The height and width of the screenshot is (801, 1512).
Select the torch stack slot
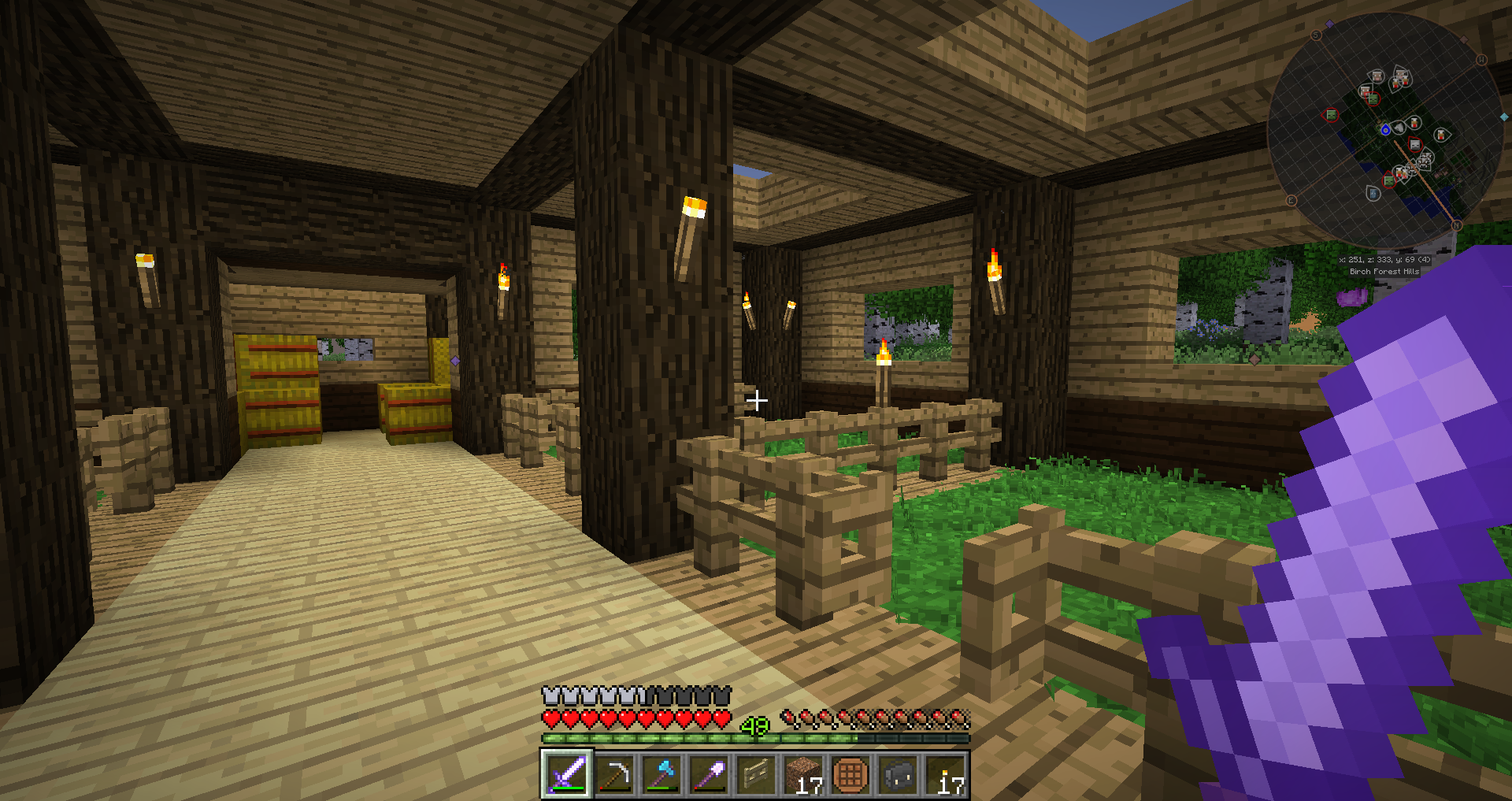pos(945,775)
